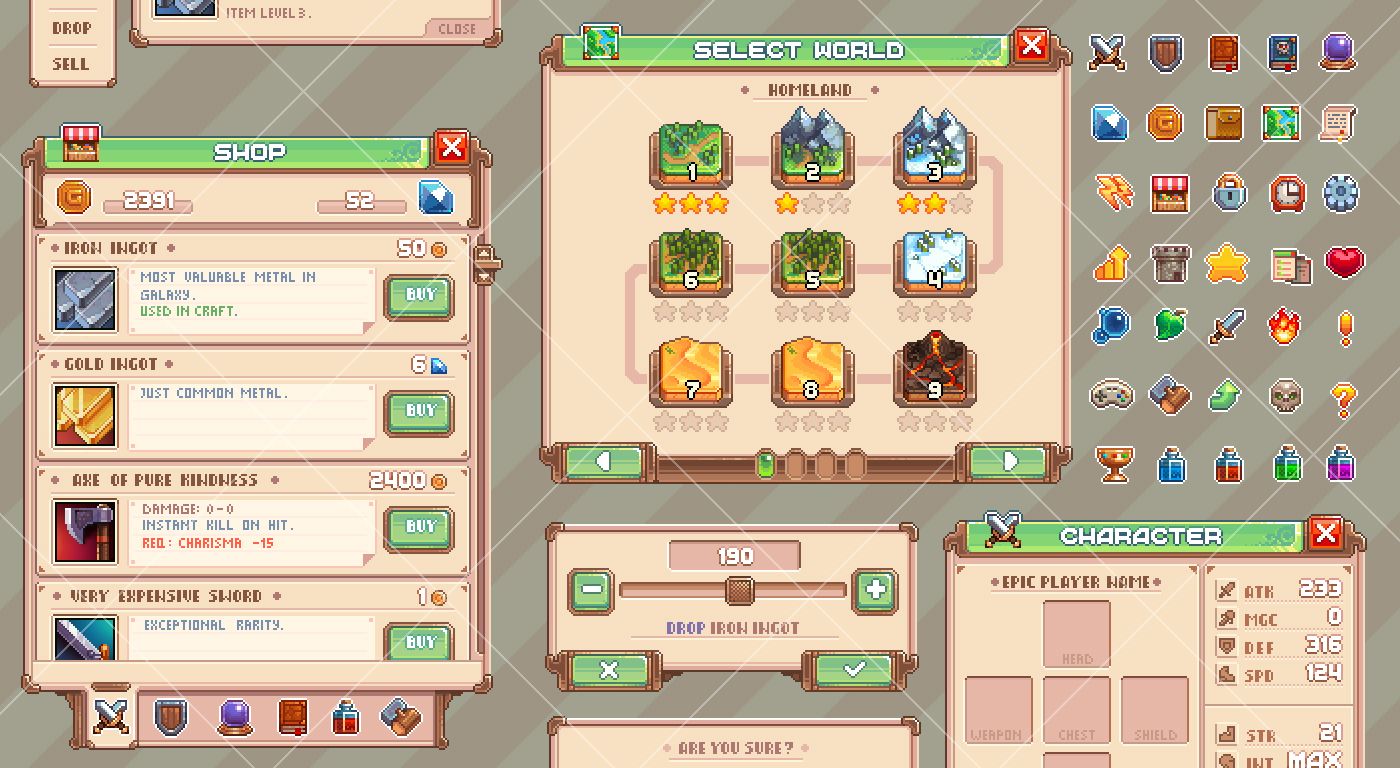This screenshot has width=1400, height=768.
Task: Choose the snowy mountain level 3
Action: coord(933,155)
